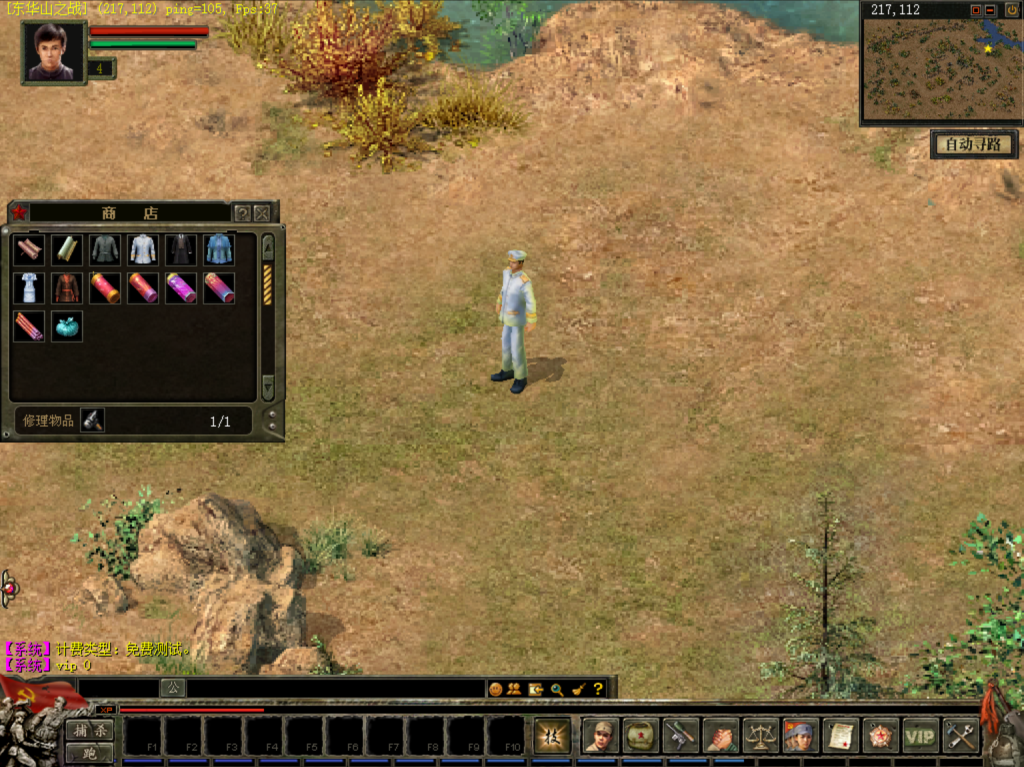Click the repair items hammer icon
1024x767 pixels.
tap(92, 421)
